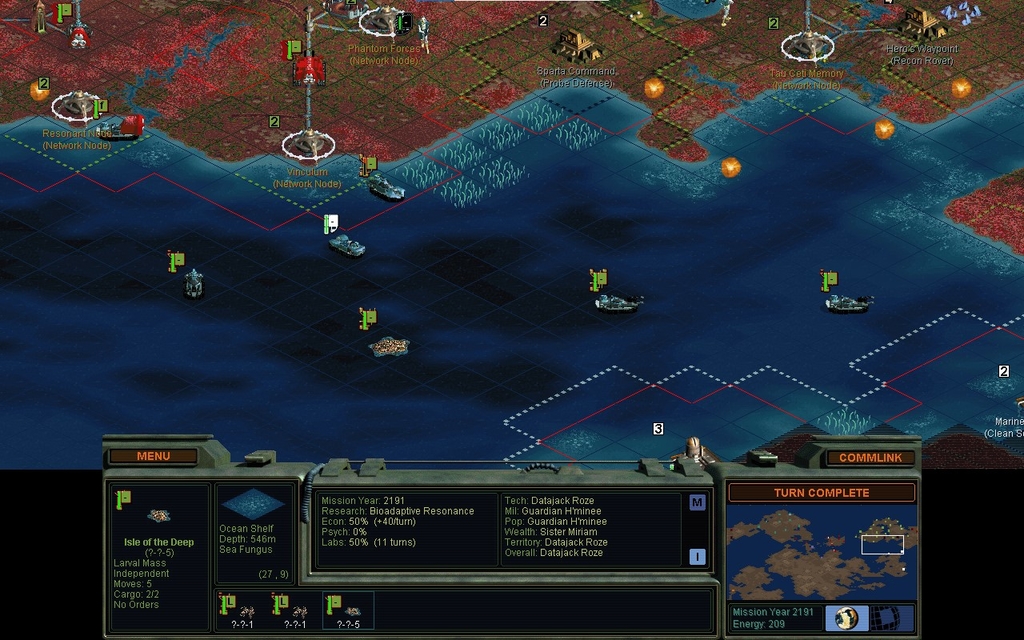Select the Phantom Forces base
This screenshot has width=1024, height=640.
pyautogui.click(x=382, y=20)
